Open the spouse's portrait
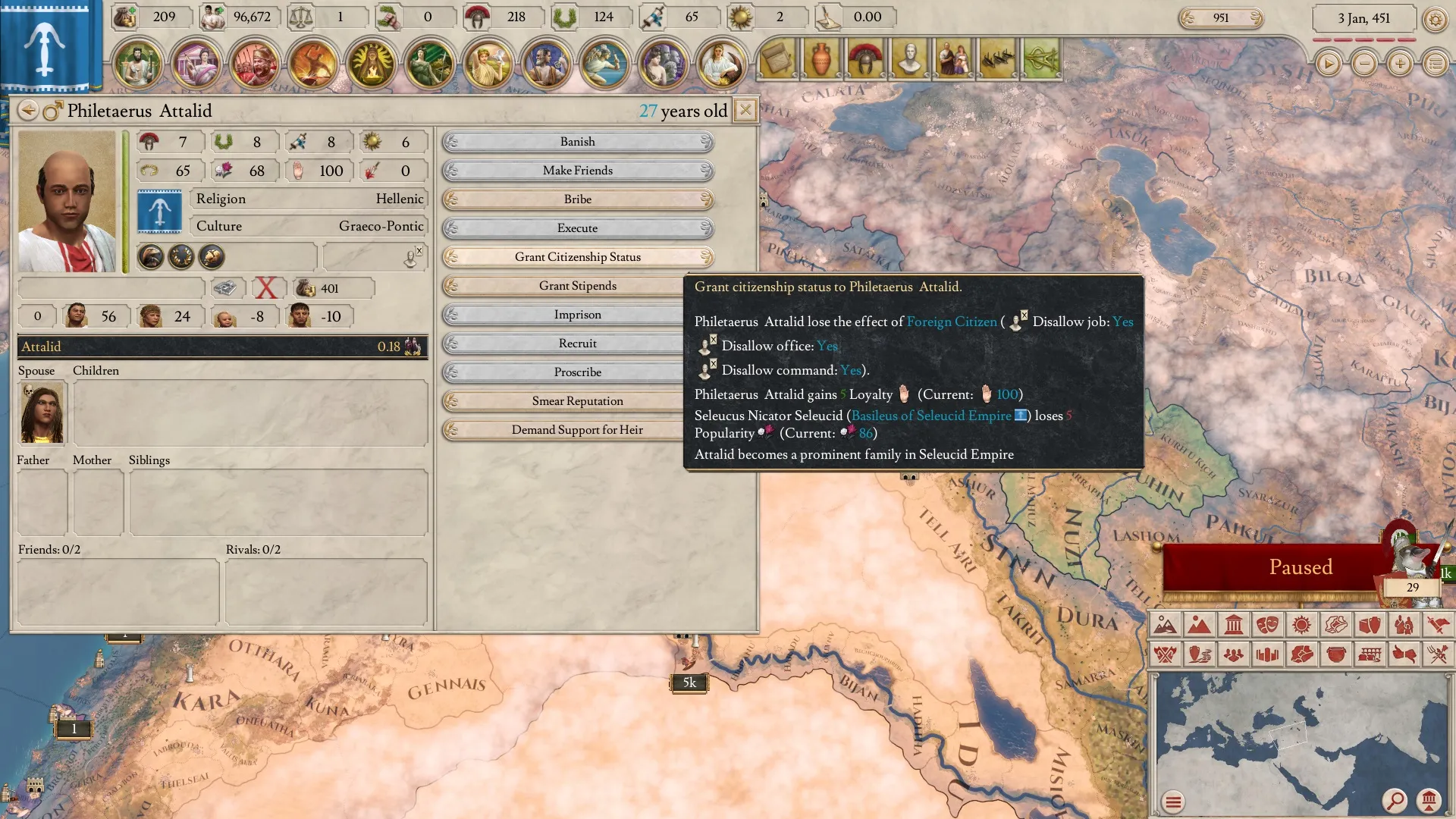Screen dimensions: 1456x819 [x=42, y=413]
